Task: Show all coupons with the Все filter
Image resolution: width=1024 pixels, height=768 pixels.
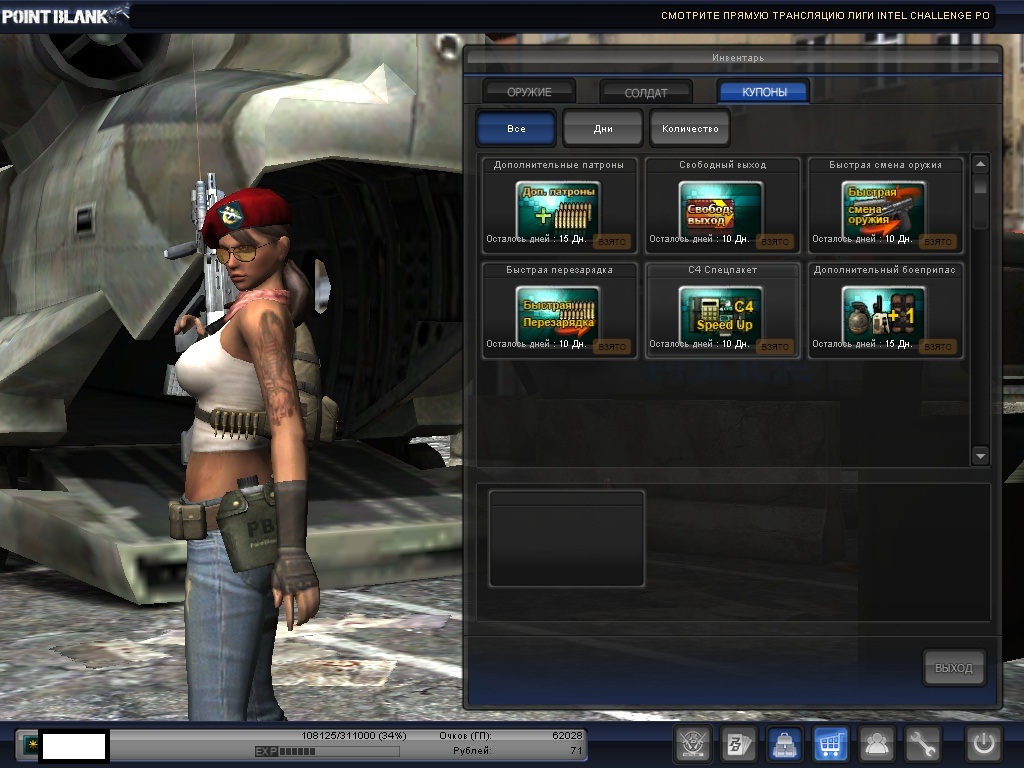Action: click(x=516, y=129)
